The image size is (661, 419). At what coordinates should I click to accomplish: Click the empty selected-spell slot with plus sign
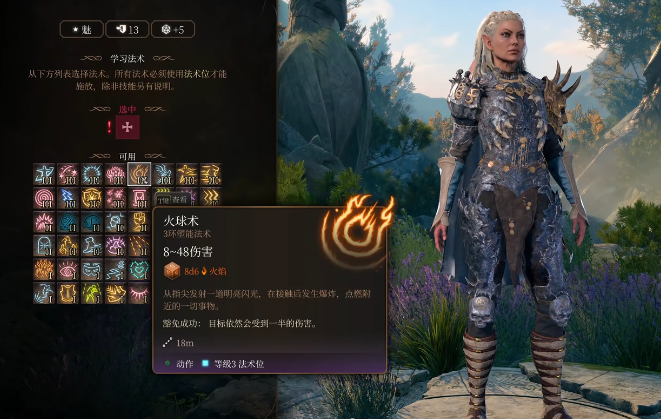(126, 127)
